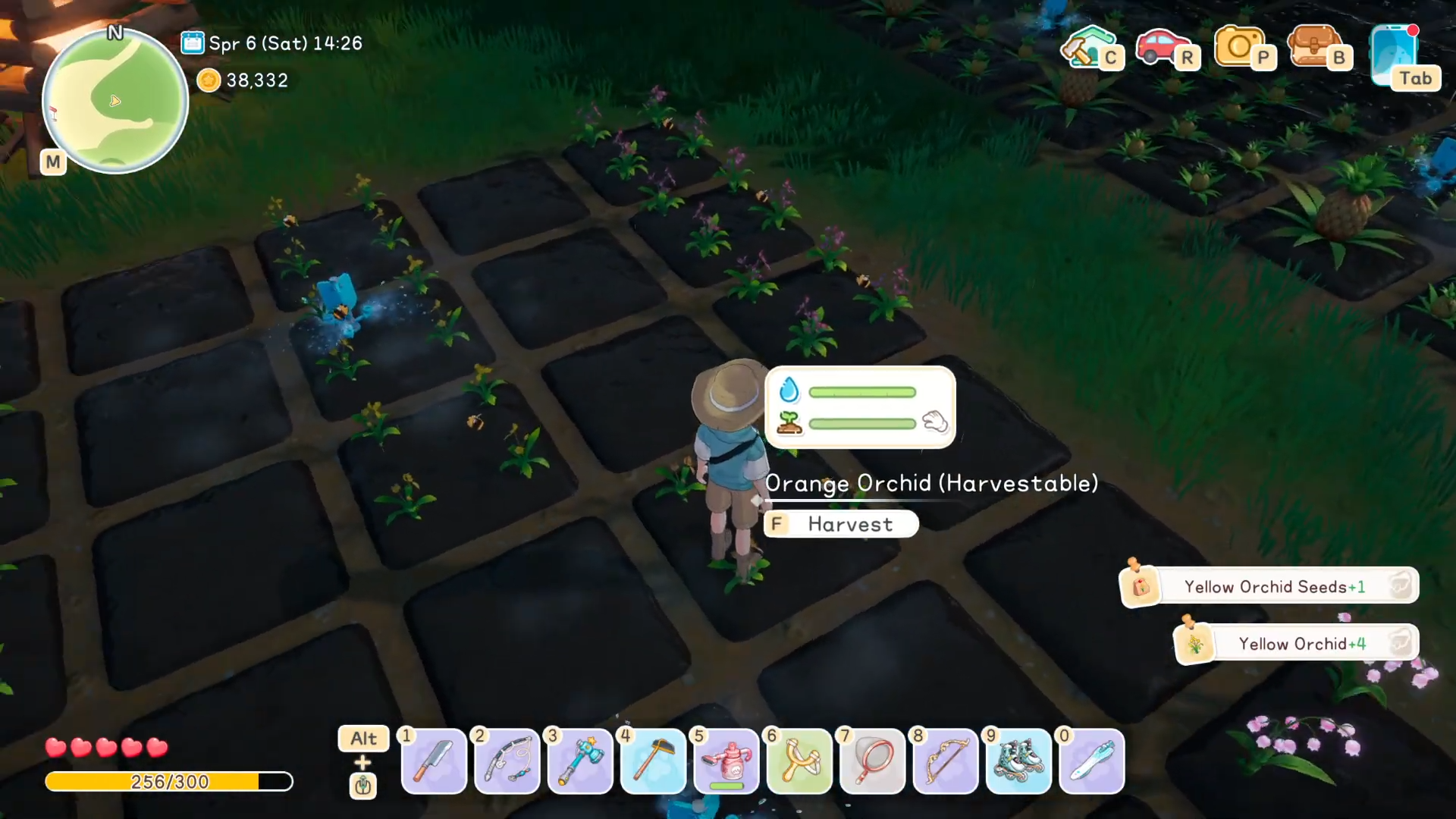Open the circular minimap

(x=115, y=101)
